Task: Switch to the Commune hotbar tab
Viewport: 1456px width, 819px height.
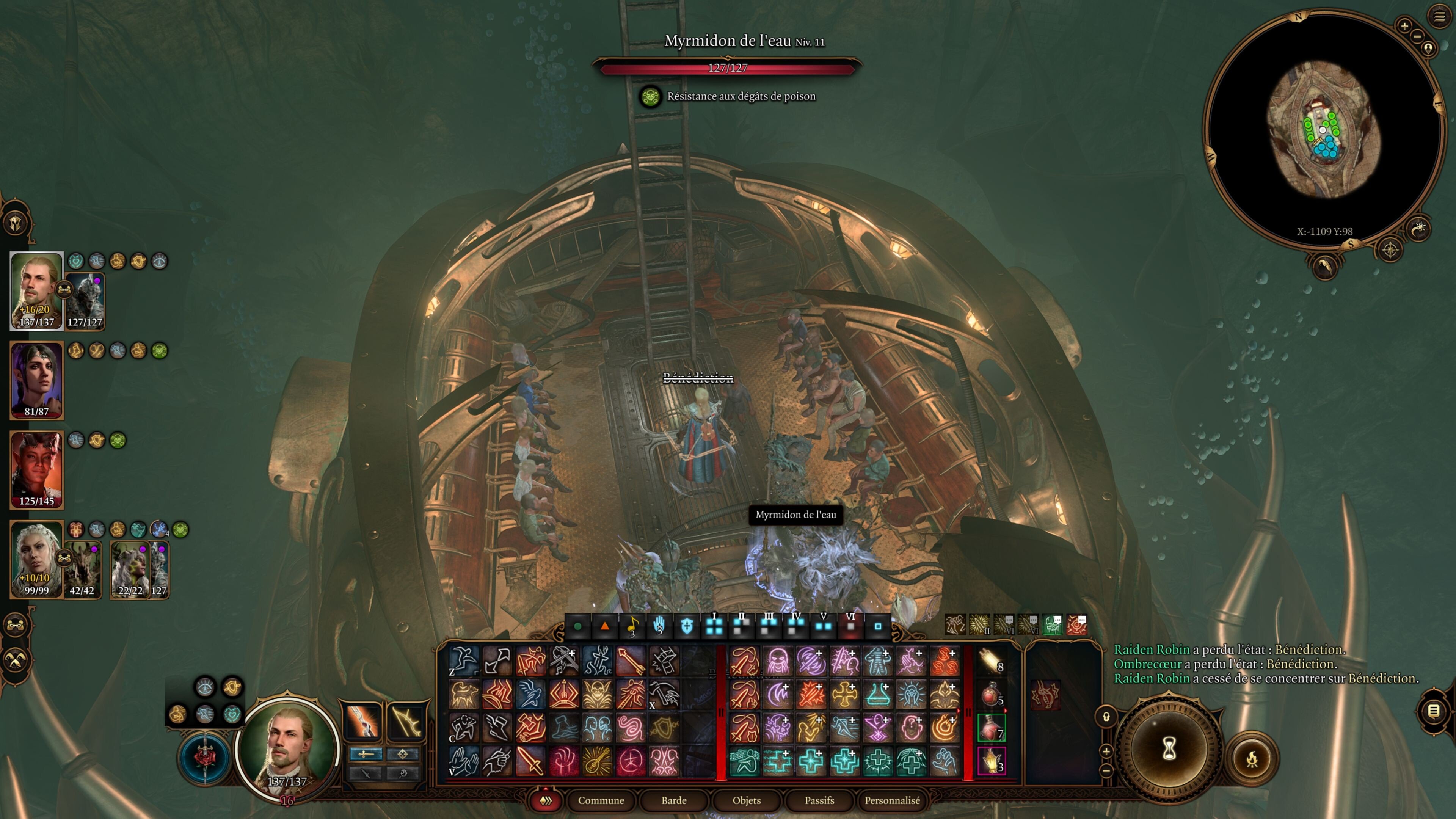Action: click(x=601, y=800)
